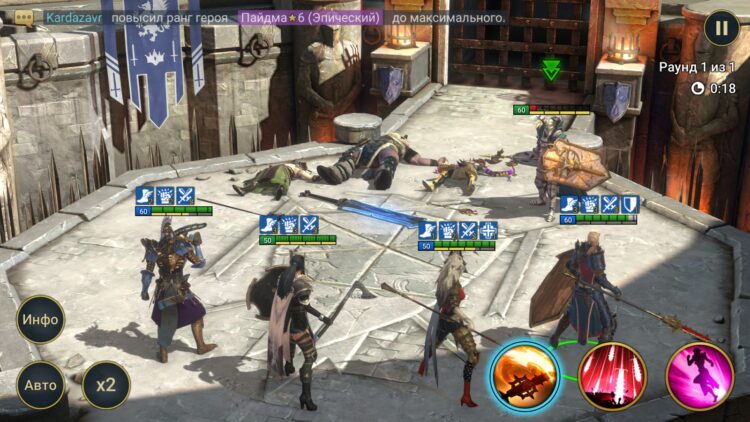Use the flaming spiked mace skill
Viewport: 750px width, 422px height.
(524, 376)
